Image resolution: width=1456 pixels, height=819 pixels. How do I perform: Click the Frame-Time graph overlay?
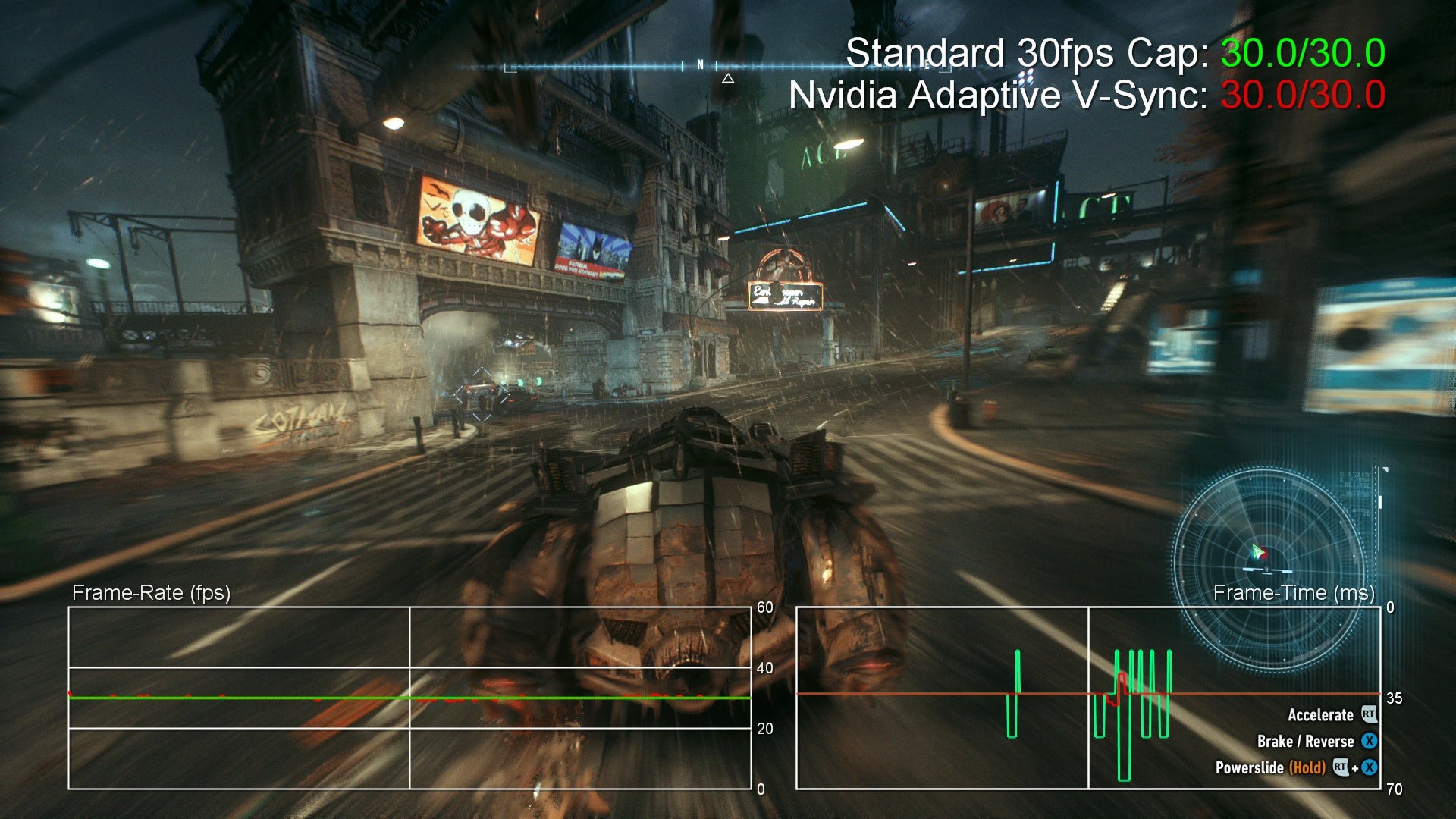tap(1087, 698)
